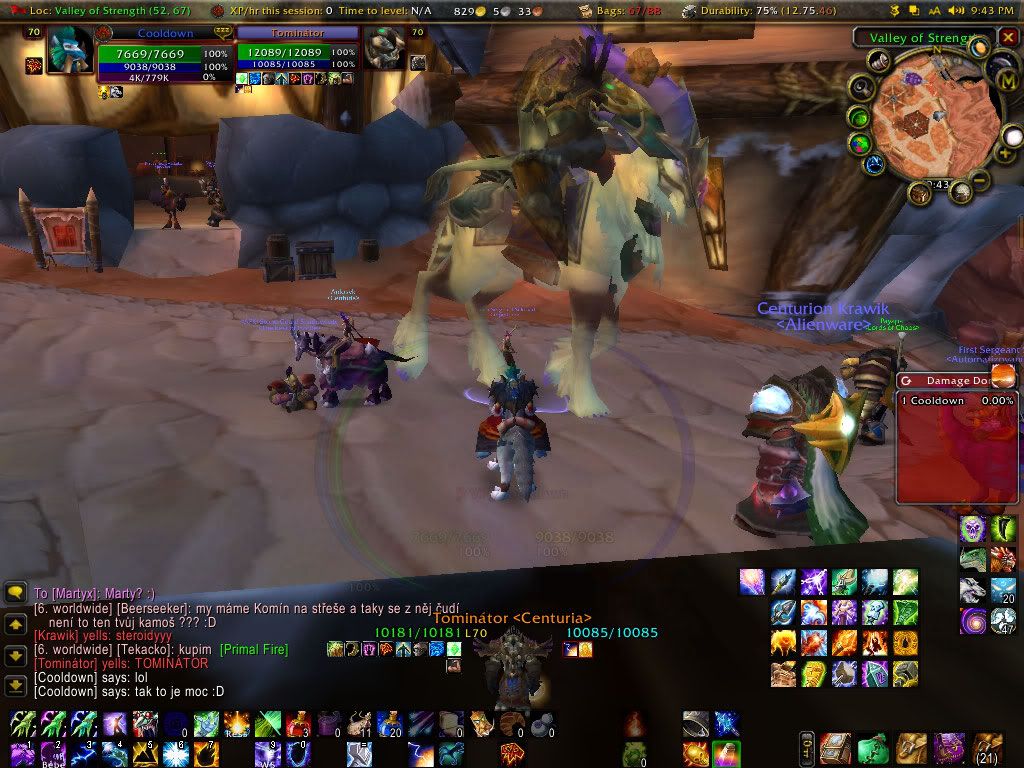The image size is (1024, 768).
Task: Jump chat to bottom with arrow button
Action: pyautogui.click(x=15, y=685)
